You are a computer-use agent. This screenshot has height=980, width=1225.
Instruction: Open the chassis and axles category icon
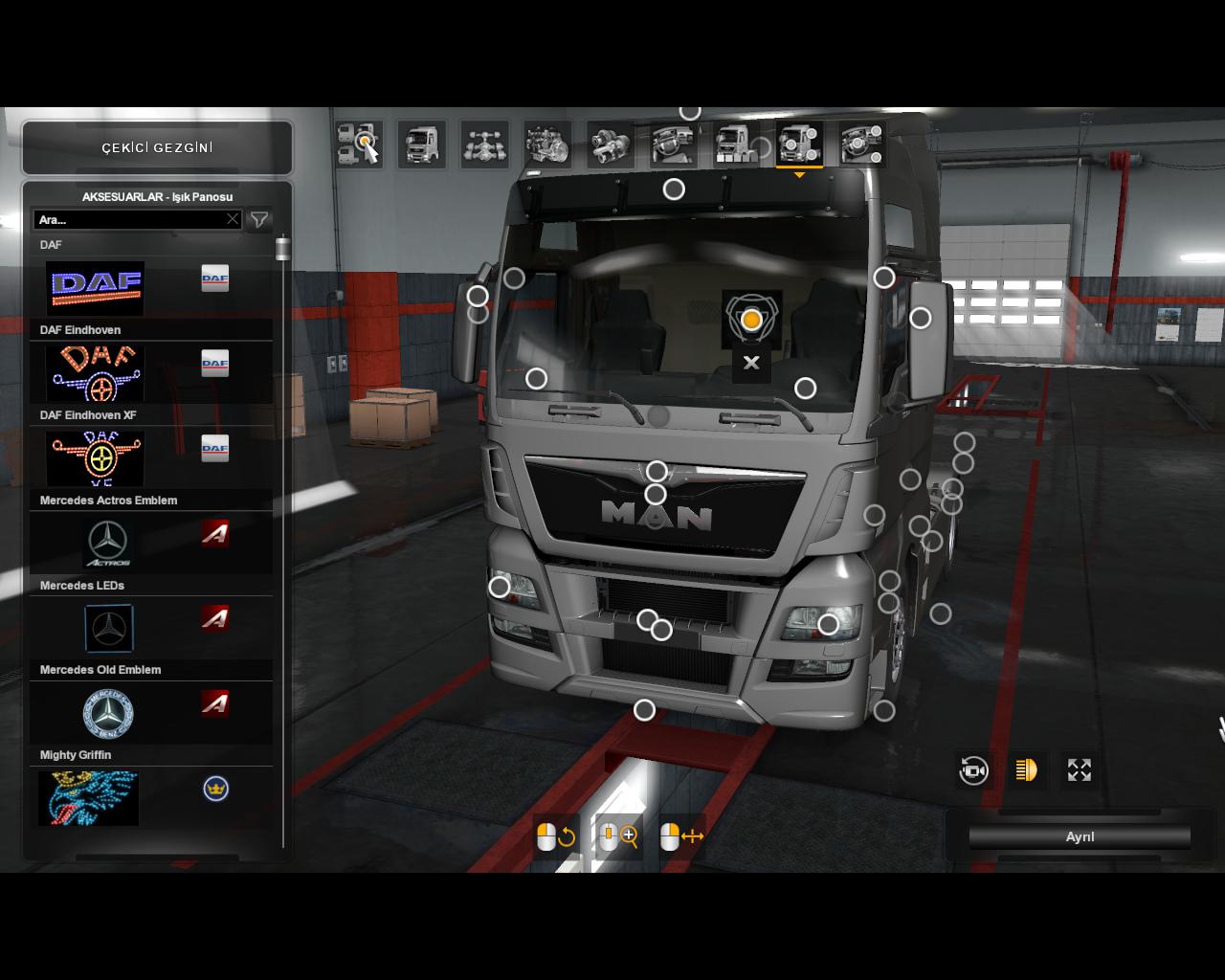pos(484,144)
